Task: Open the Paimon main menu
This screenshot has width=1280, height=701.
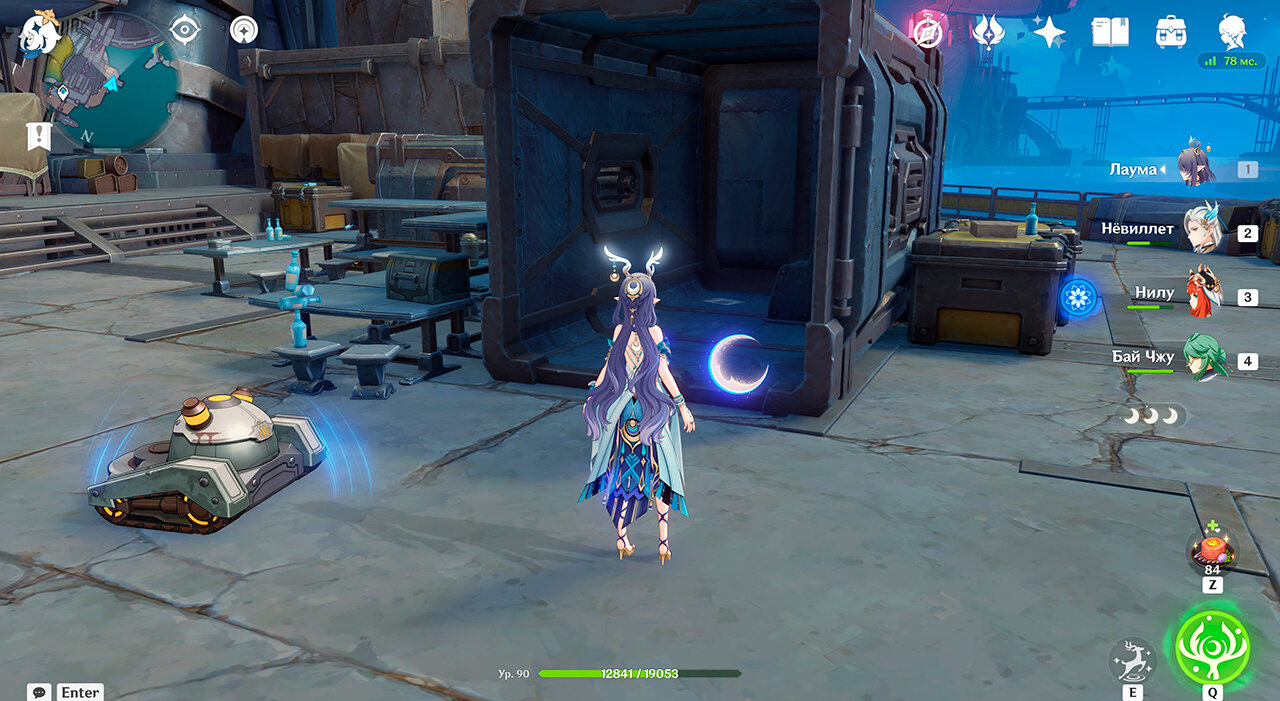Action: tap(40, 31)
